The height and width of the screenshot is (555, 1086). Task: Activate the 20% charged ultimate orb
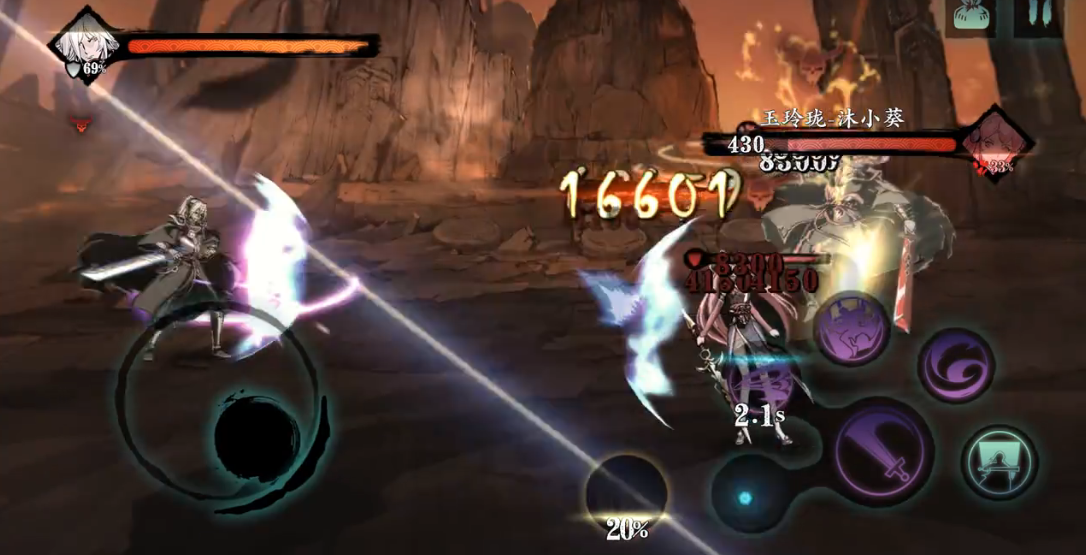[626, 494]
